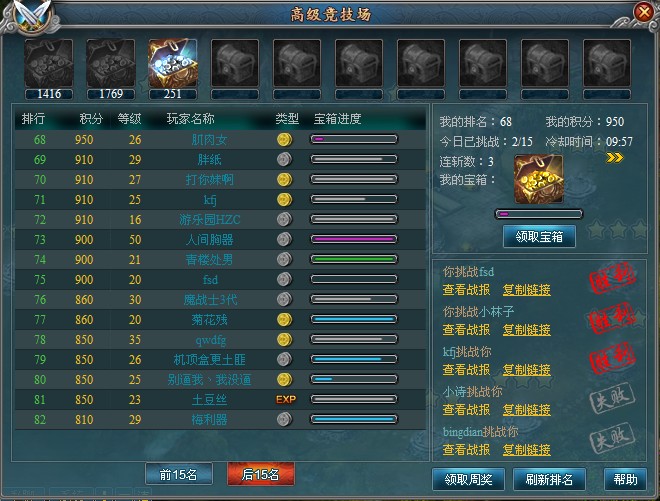Choose the kfj row in the ranking list
Image resolution: width=660 pixels, height=501 pixels.
(210, 200)
